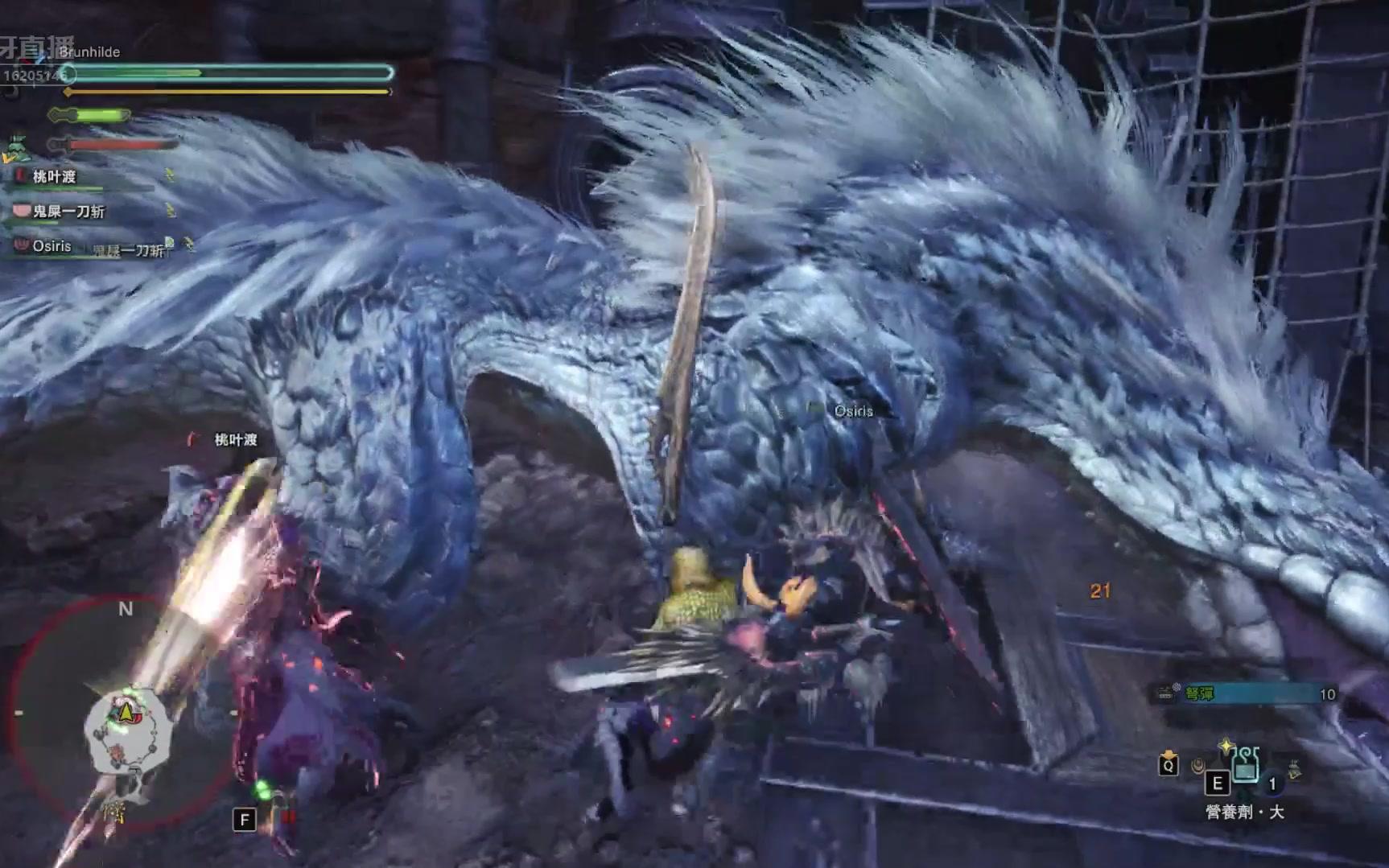Select party member Osiris in the list

[x=52, y=246]
